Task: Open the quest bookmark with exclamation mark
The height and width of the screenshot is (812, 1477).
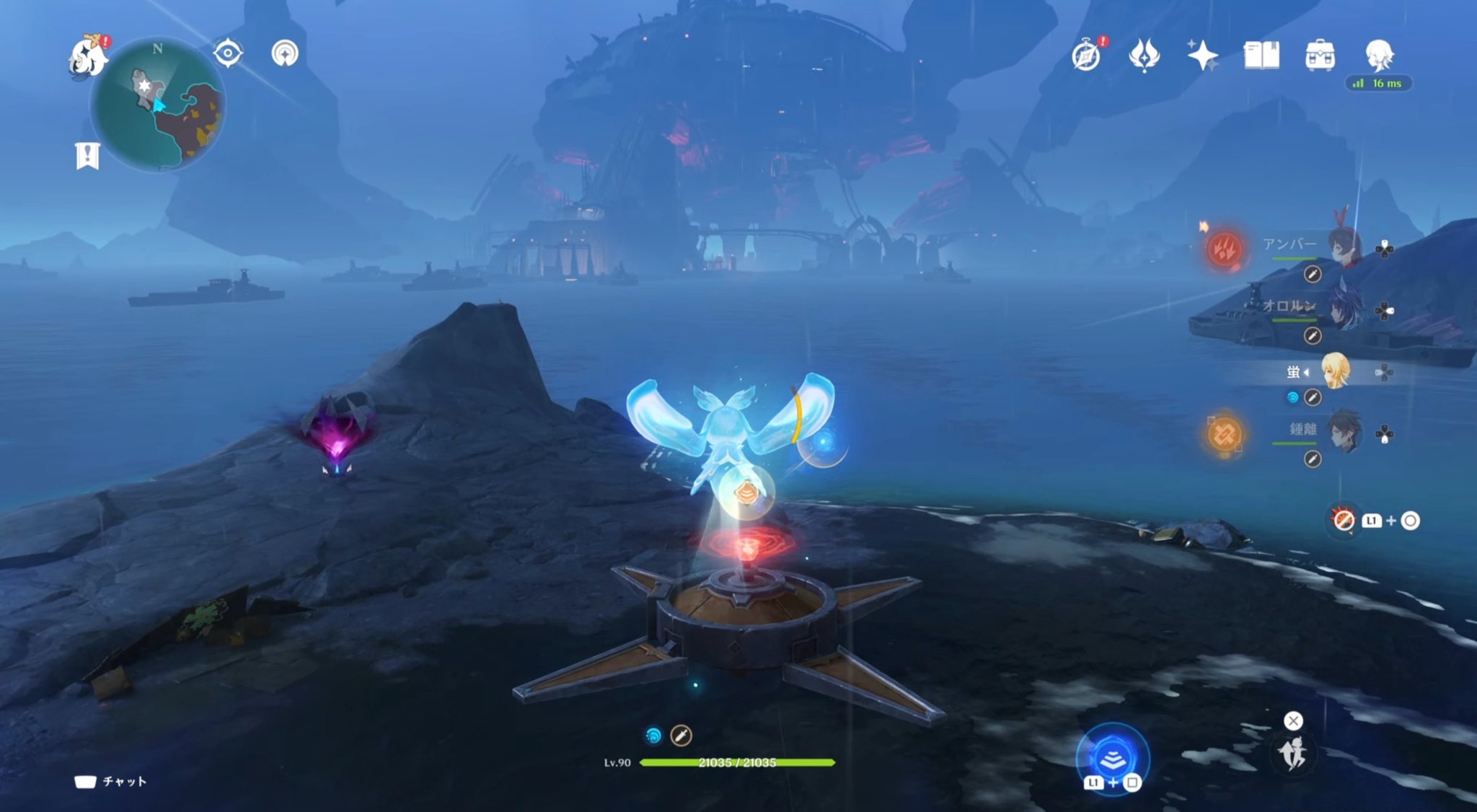Action: pos(87,155)
